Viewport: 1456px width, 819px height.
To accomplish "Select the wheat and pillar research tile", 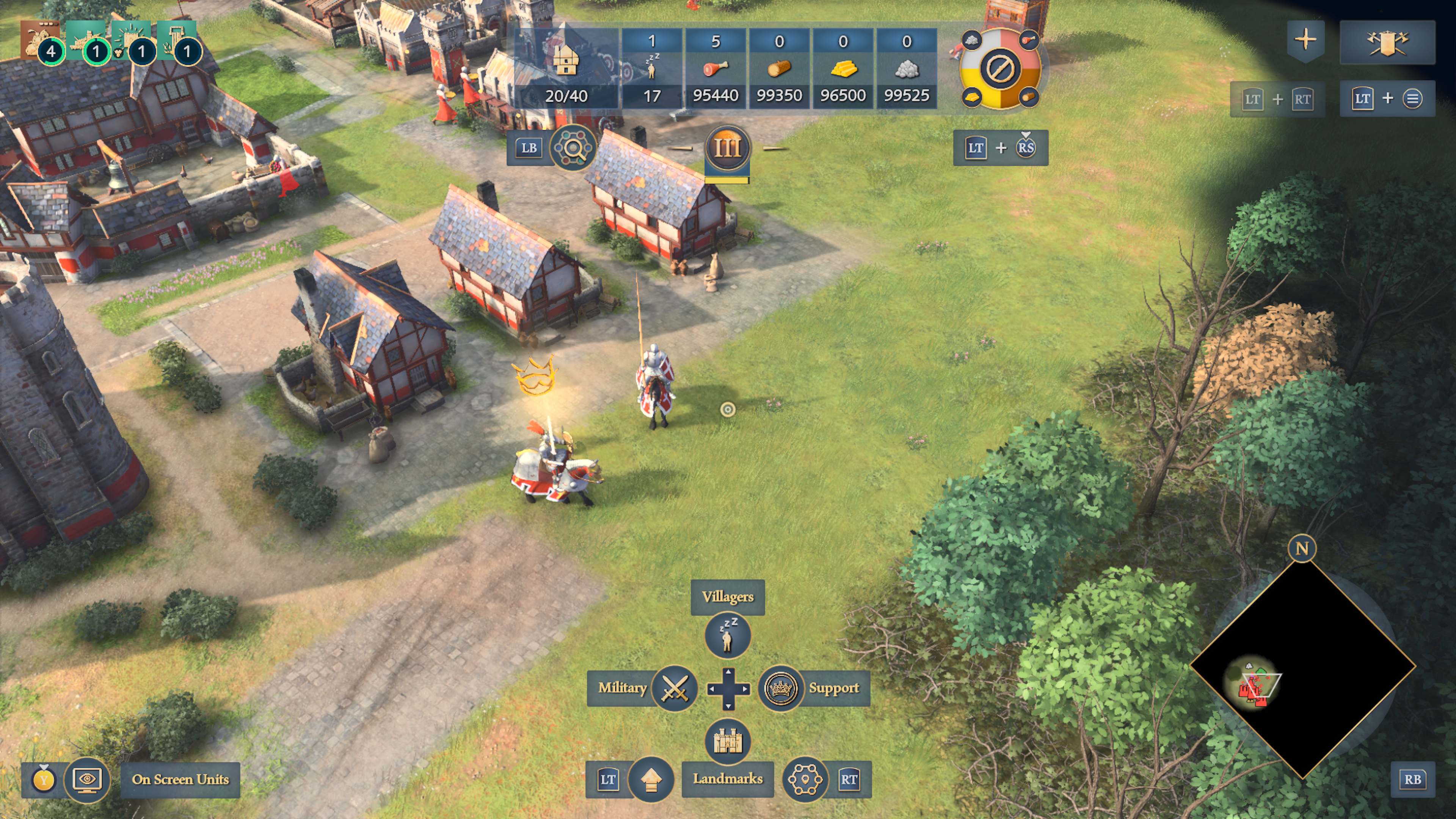I will point(177,41).
